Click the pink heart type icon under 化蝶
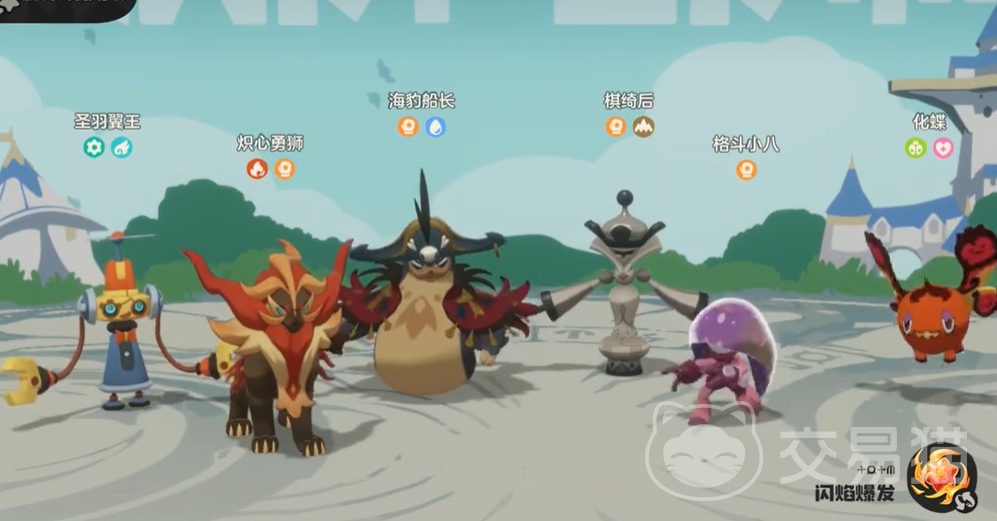This screenshot has width=997, height=521. (943, 148)
